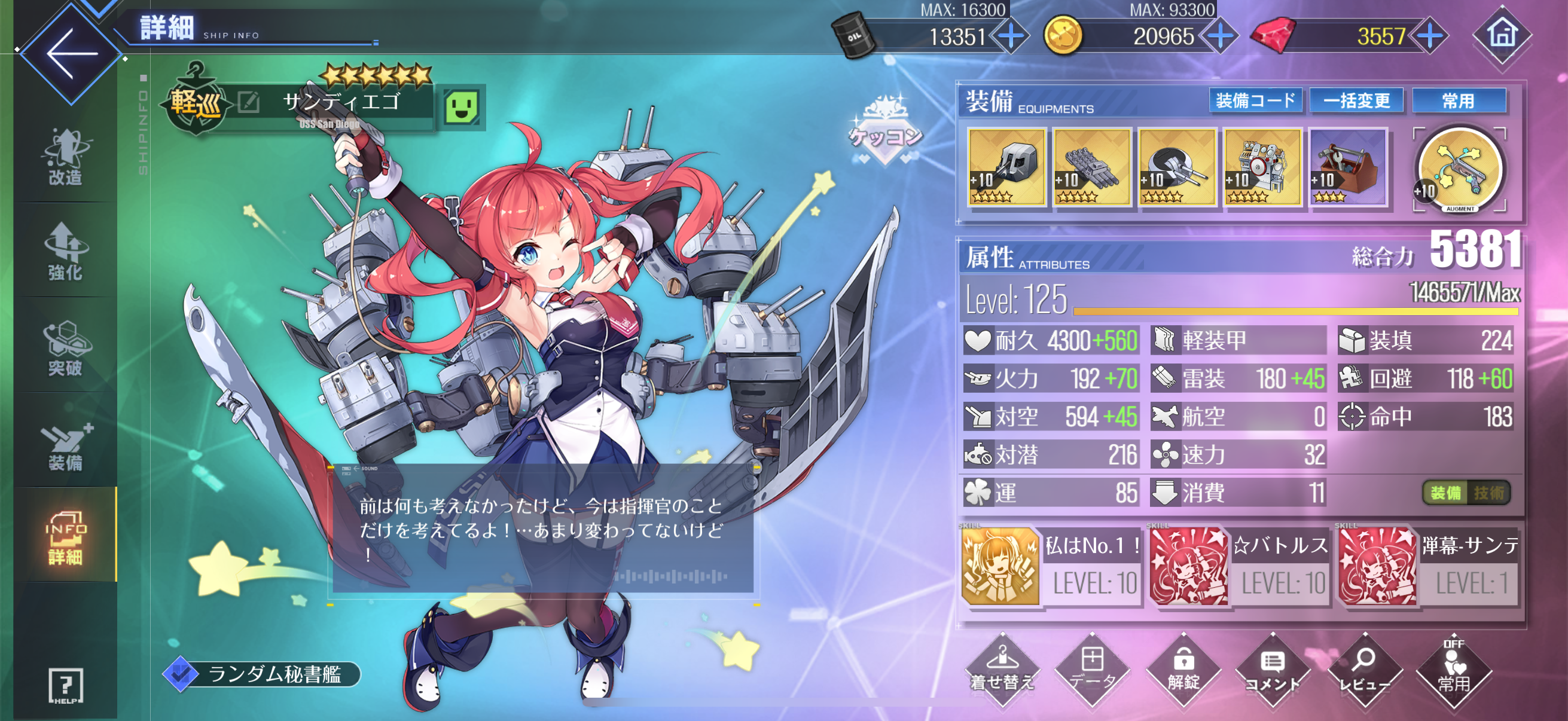Select the toolbox equipment slot
The height and width of the screenshot is (721, 1568).
point(1348,167)
